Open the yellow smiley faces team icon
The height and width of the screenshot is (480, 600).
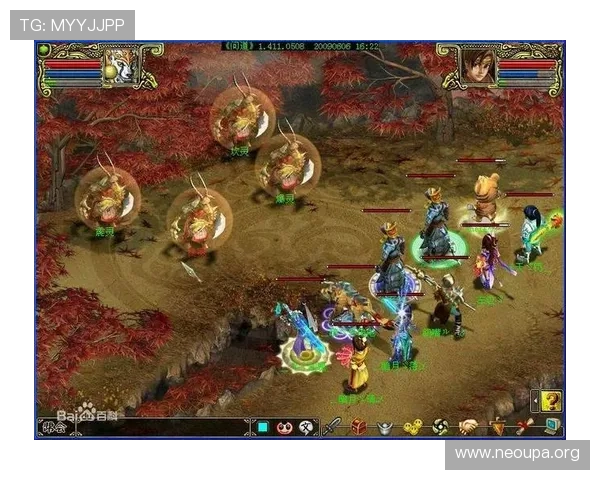click(x=412, y=427)
